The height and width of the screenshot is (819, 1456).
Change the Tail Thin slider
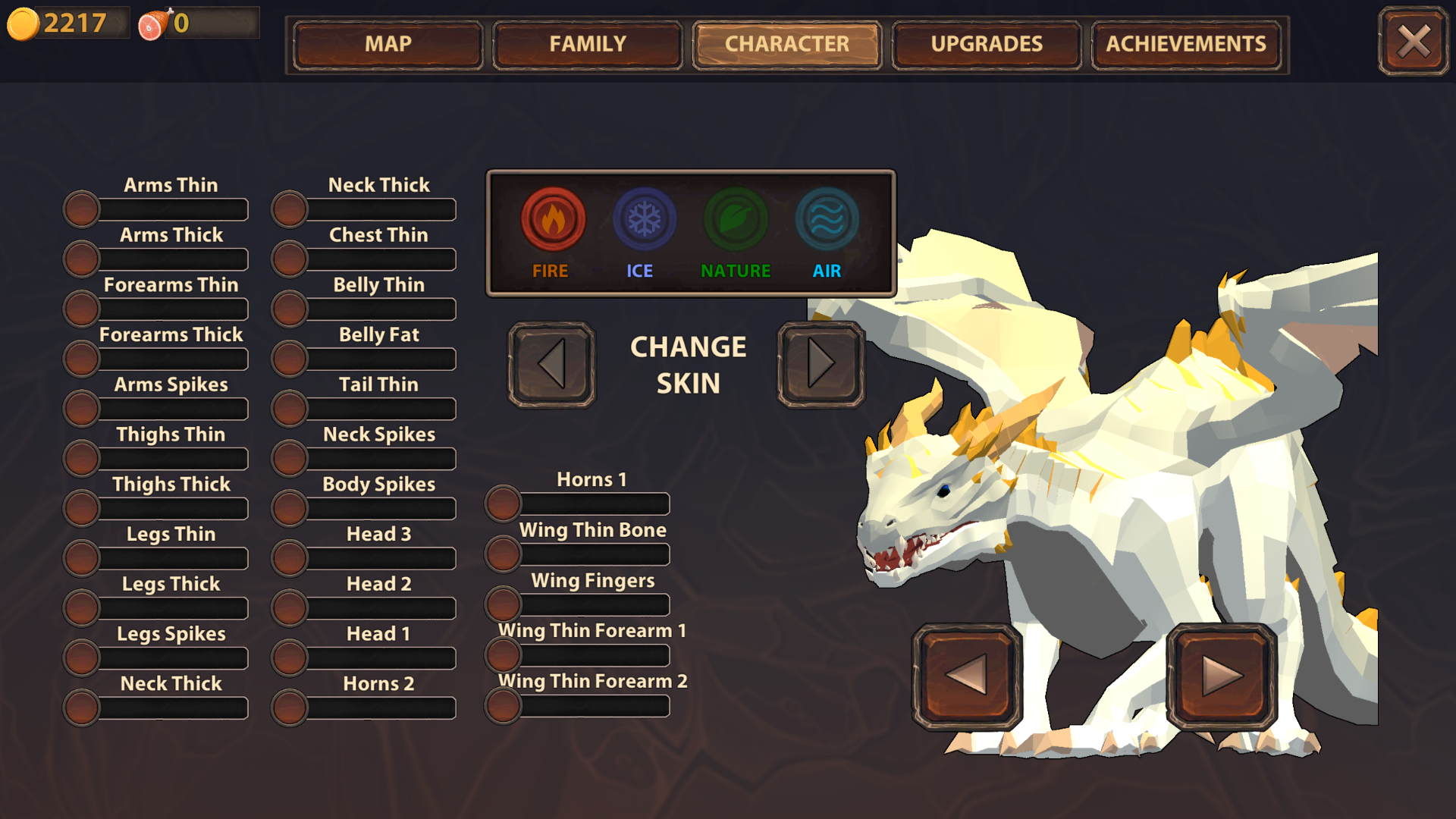[290, 409]
